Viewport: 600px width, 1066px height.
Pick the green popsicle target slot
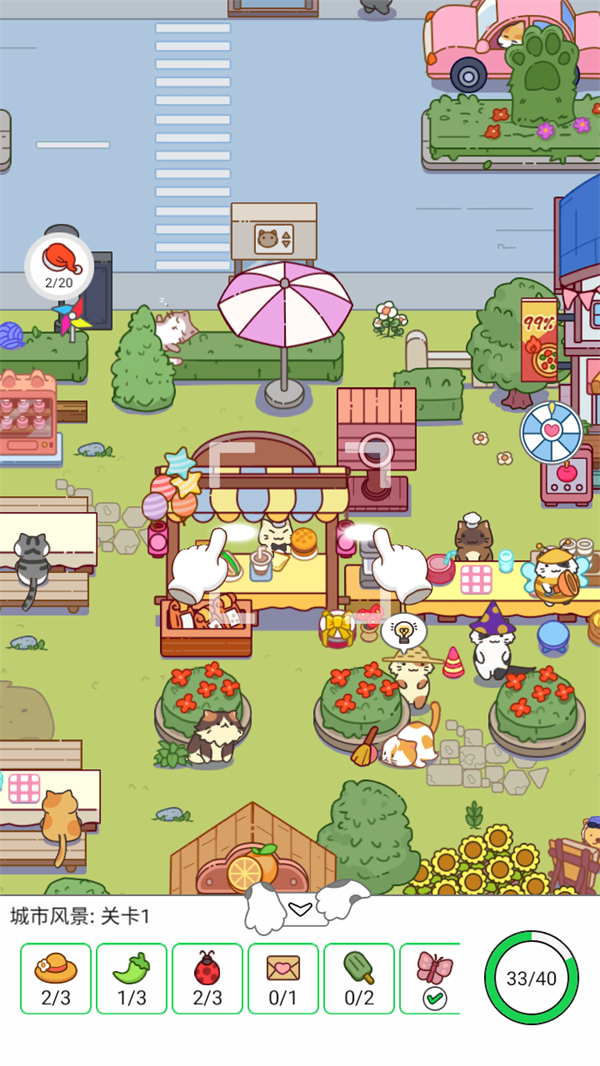pyautogui.click(x=359, y=978)
